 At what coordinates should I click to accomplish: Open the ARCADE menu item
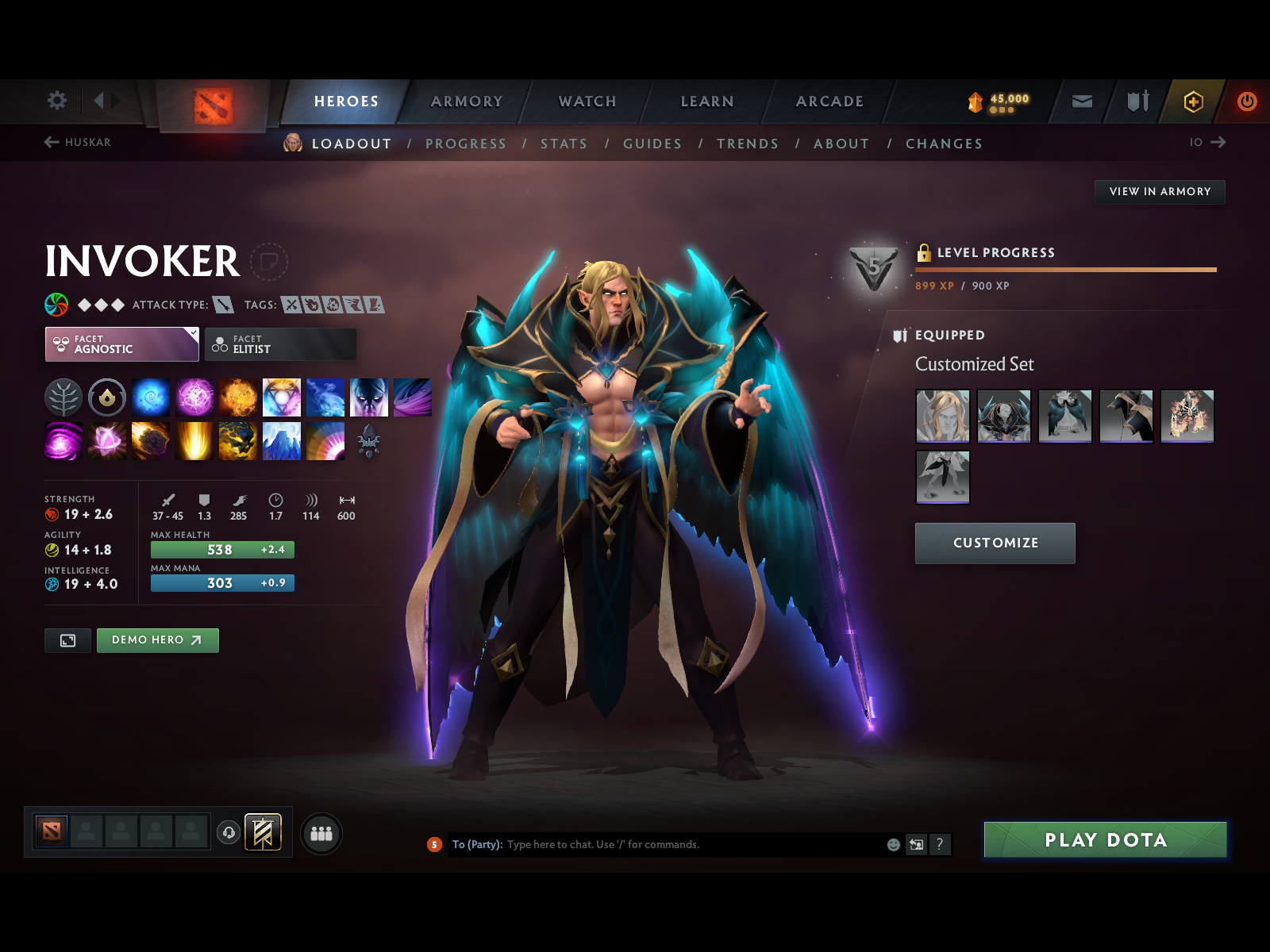tap(829, 102)
